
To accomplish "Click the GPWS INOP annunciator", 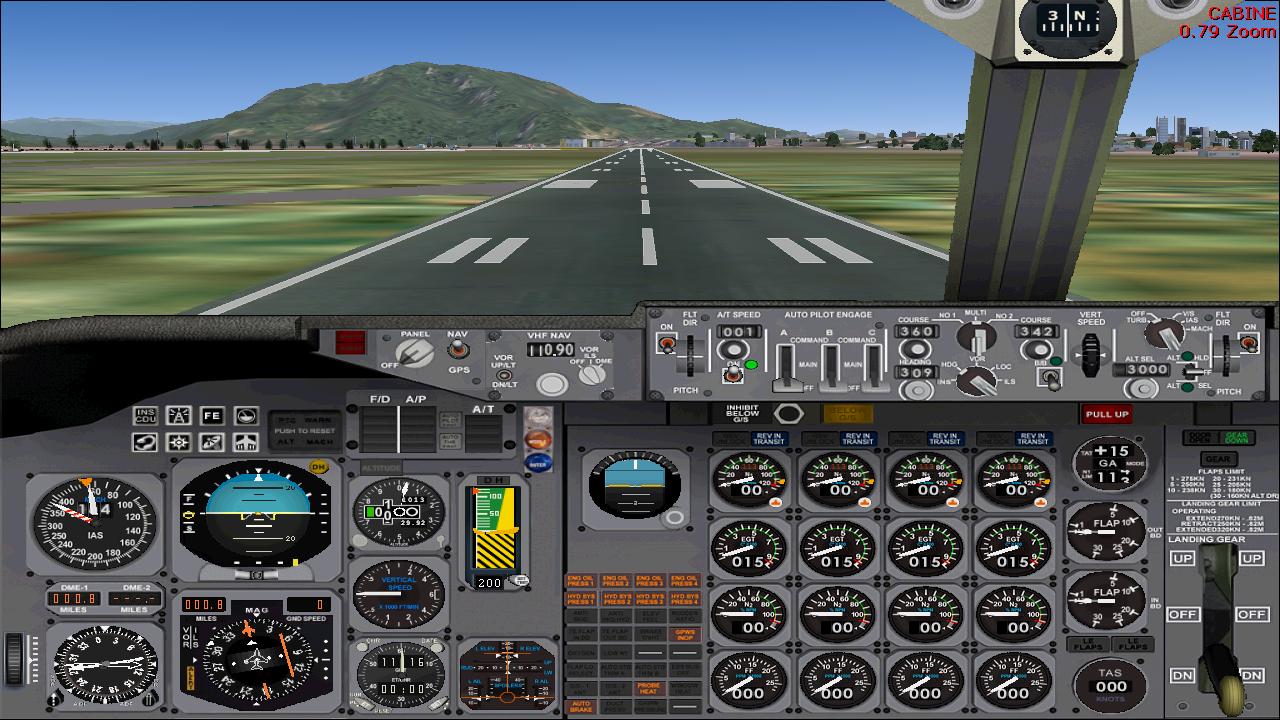I will (x=684, y=637).
